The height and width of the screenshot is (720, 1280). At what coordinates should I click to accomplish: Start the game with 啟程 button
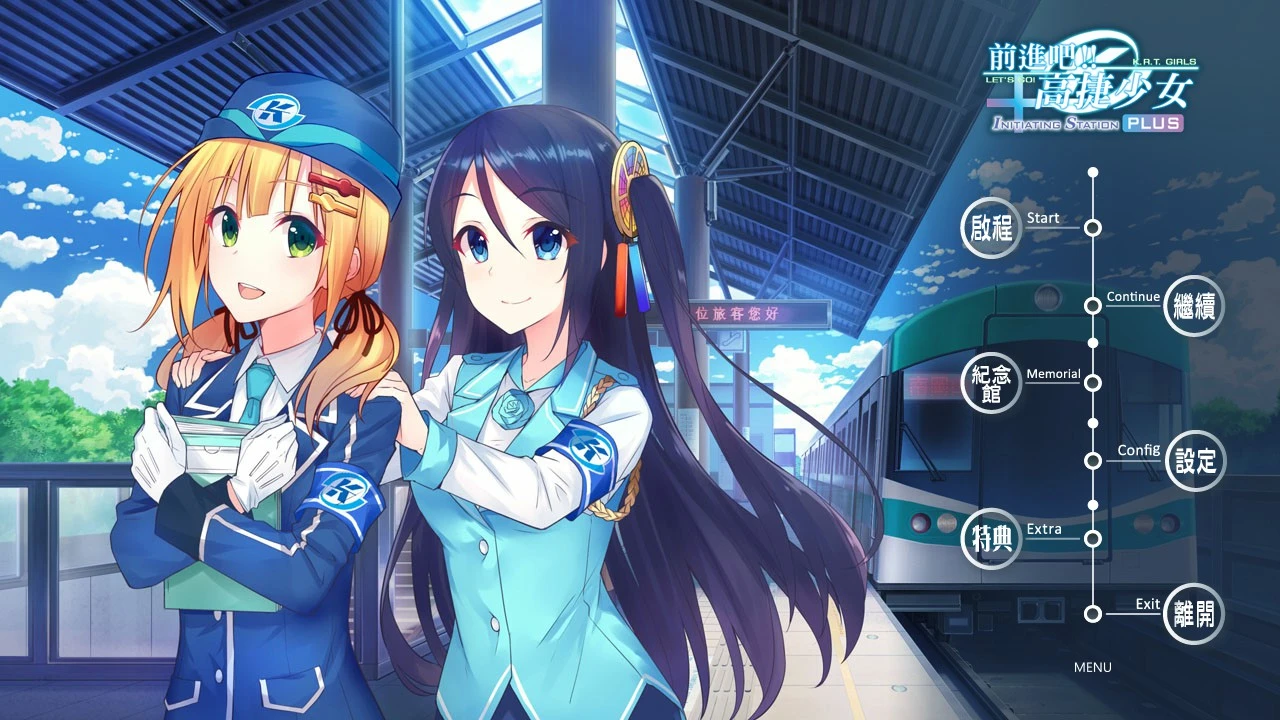991,229
